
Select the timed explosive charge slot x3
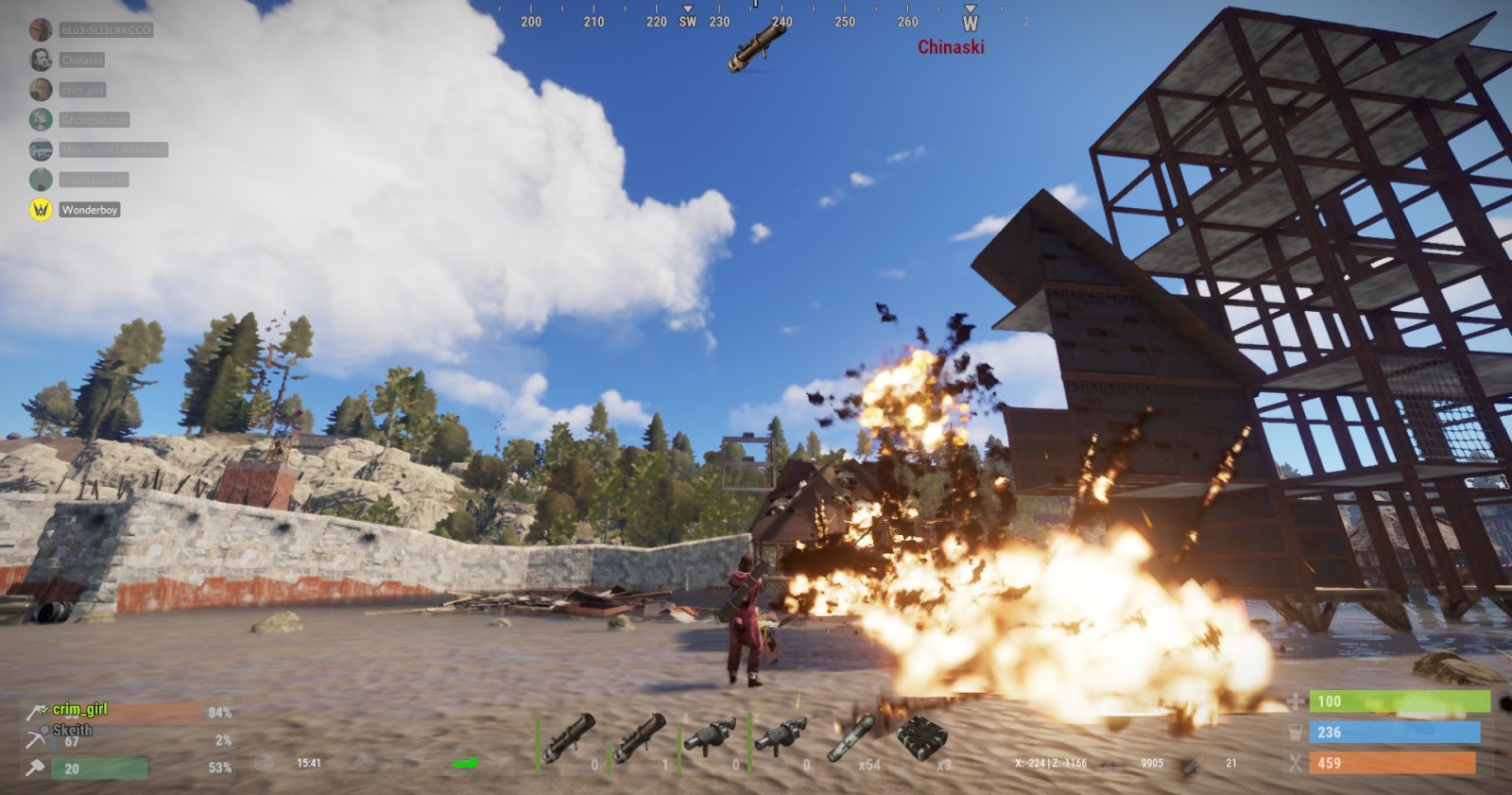[921, 739]
